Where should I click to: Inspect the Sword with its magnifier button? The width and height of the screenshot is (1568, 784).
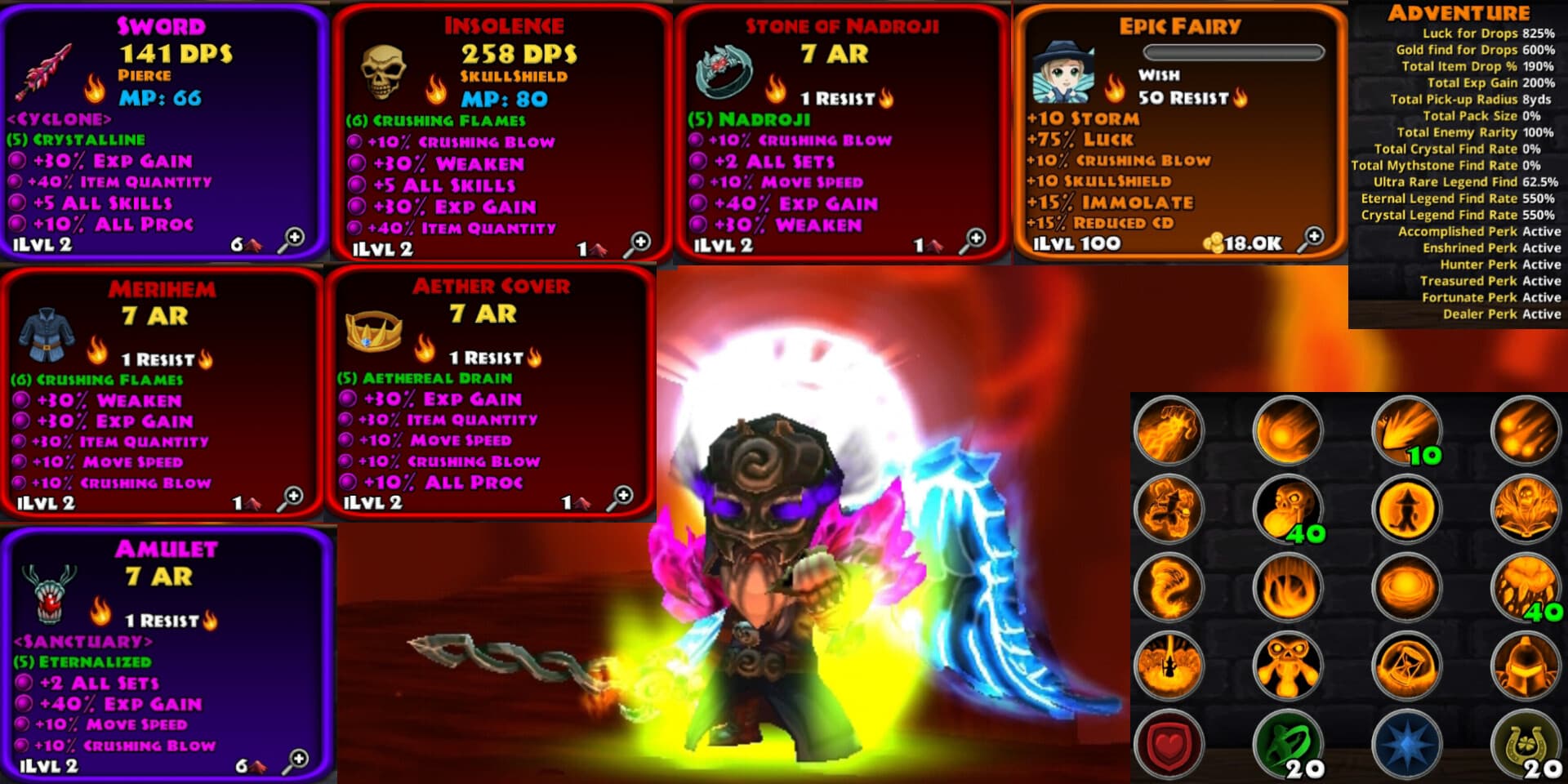(x=291, y=239)
